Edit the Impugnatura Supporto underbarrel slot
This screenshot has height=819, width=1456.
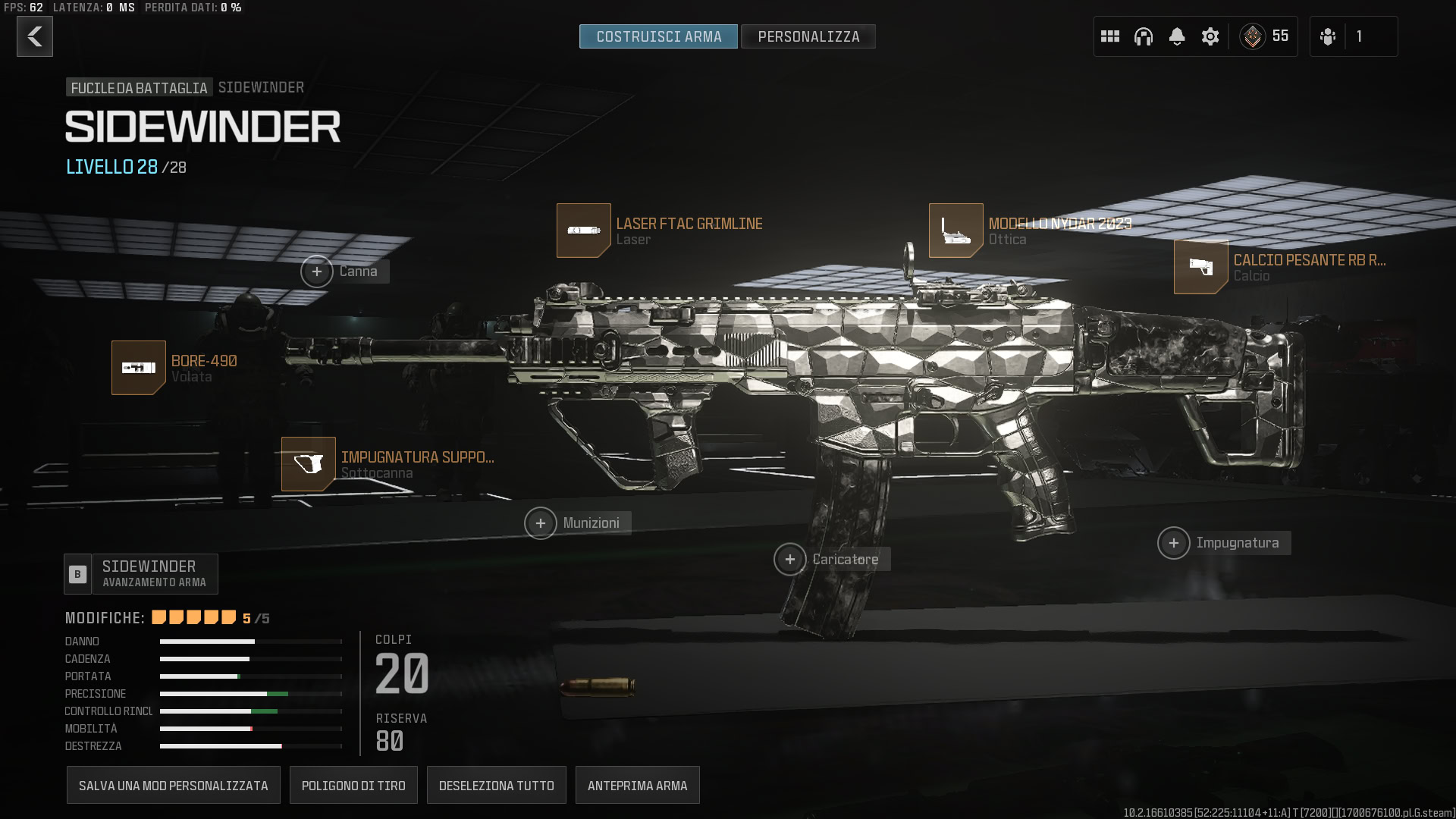309,464
